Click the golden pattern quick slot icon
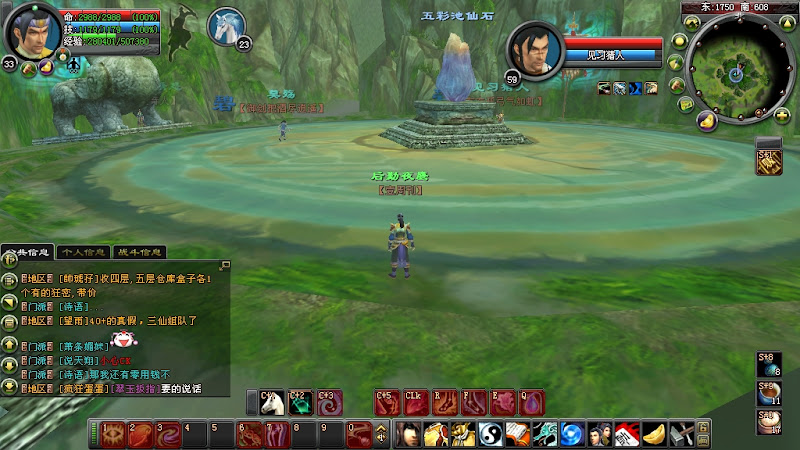This screenshot has height=450, width=800. [768, 163]
